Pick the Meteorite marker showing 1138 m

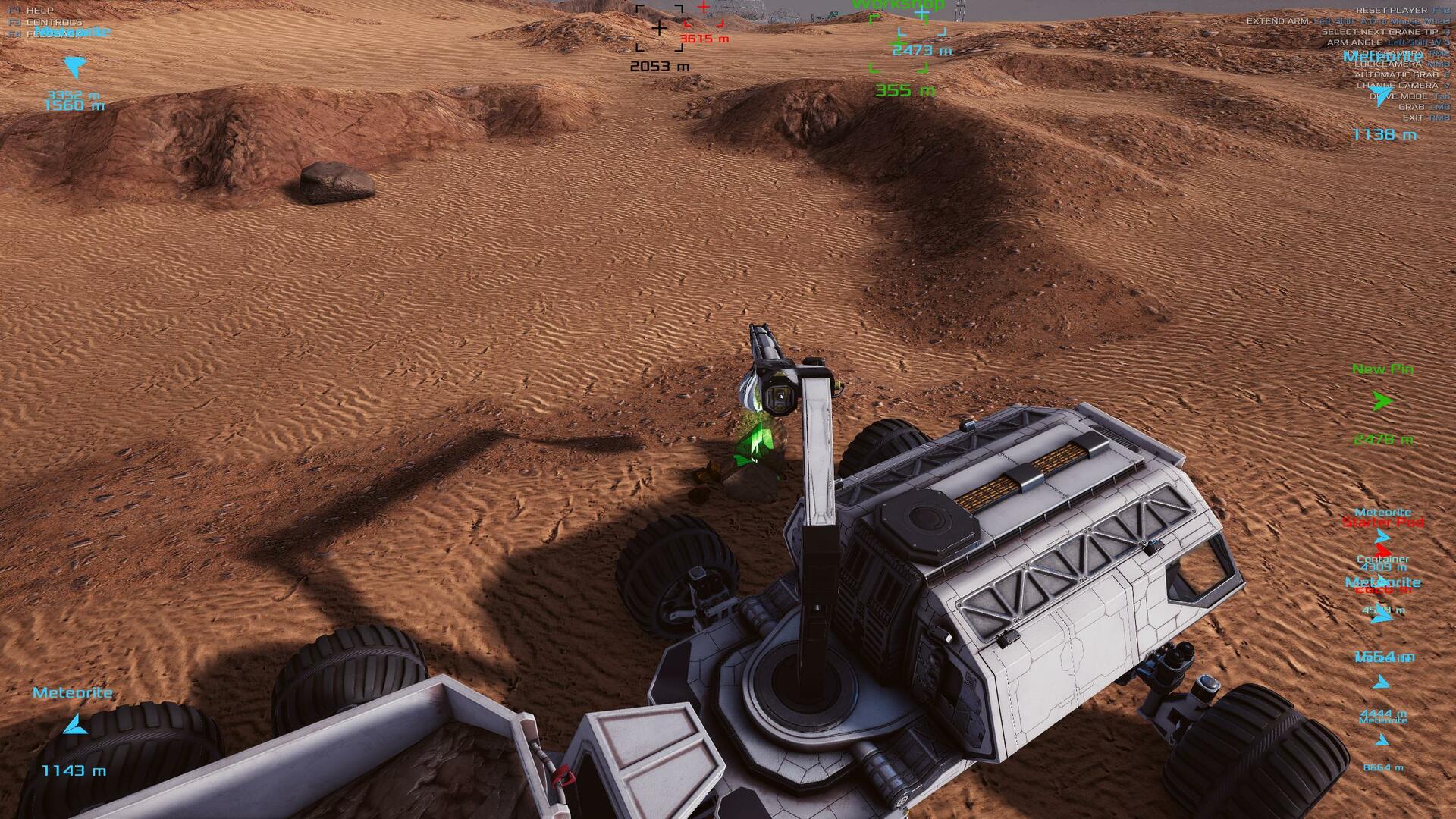pos(1381,96)
